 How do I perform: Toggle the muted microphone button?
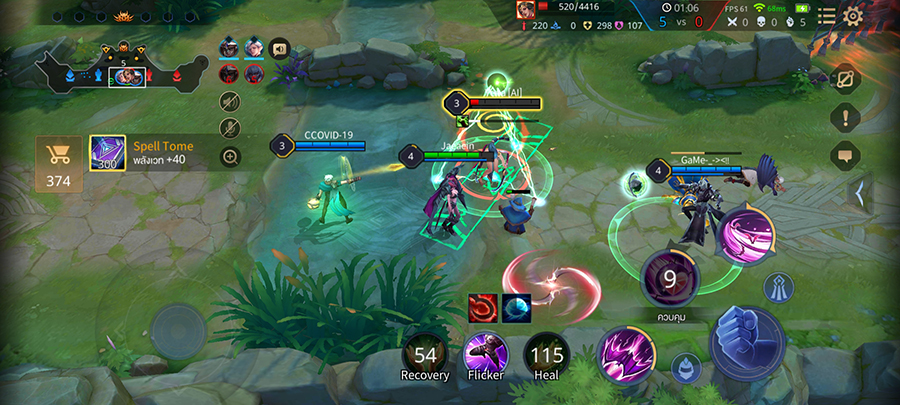(x=230, y=128)
